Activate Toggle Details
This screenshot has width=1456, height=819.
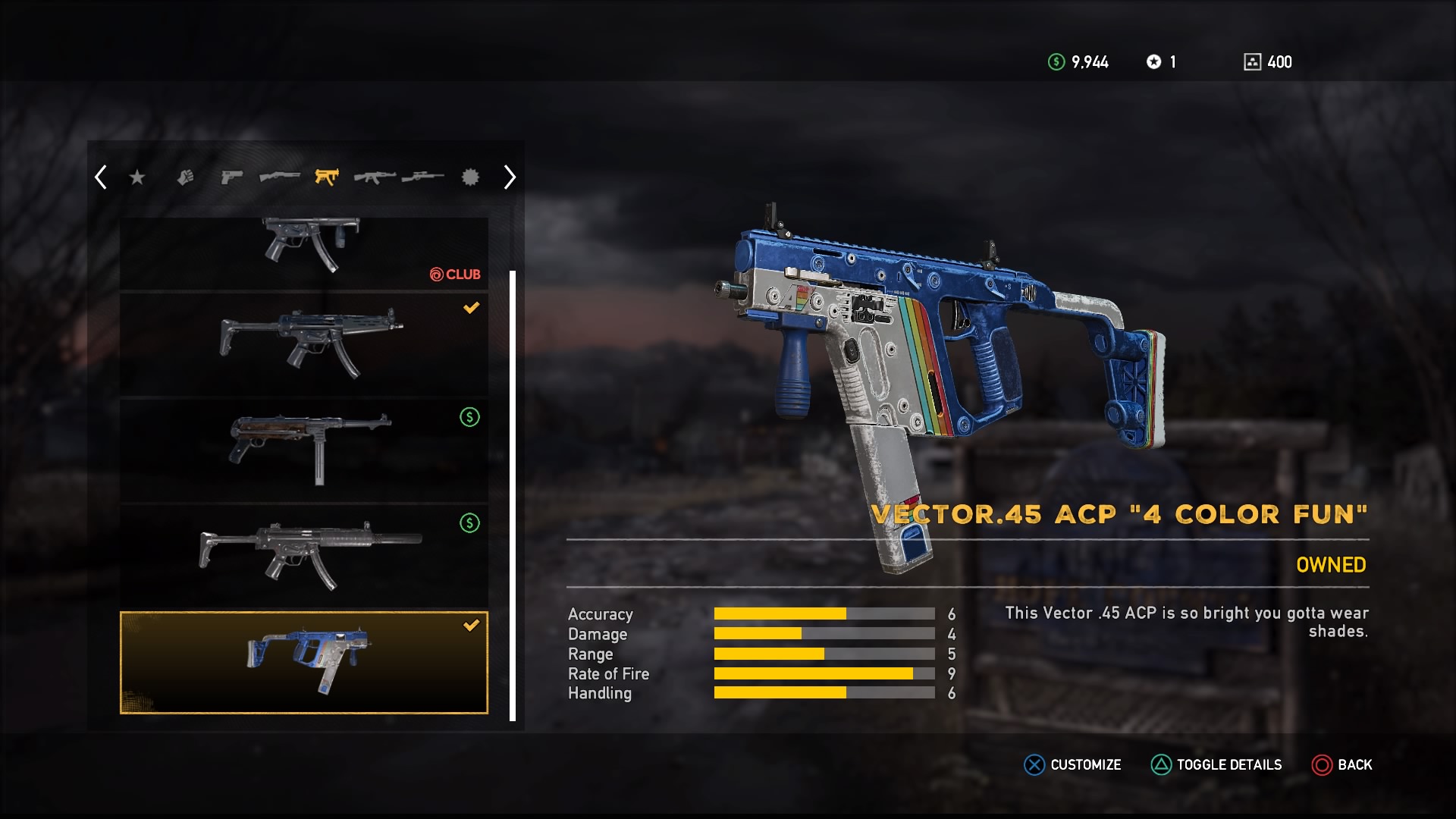1216,764
